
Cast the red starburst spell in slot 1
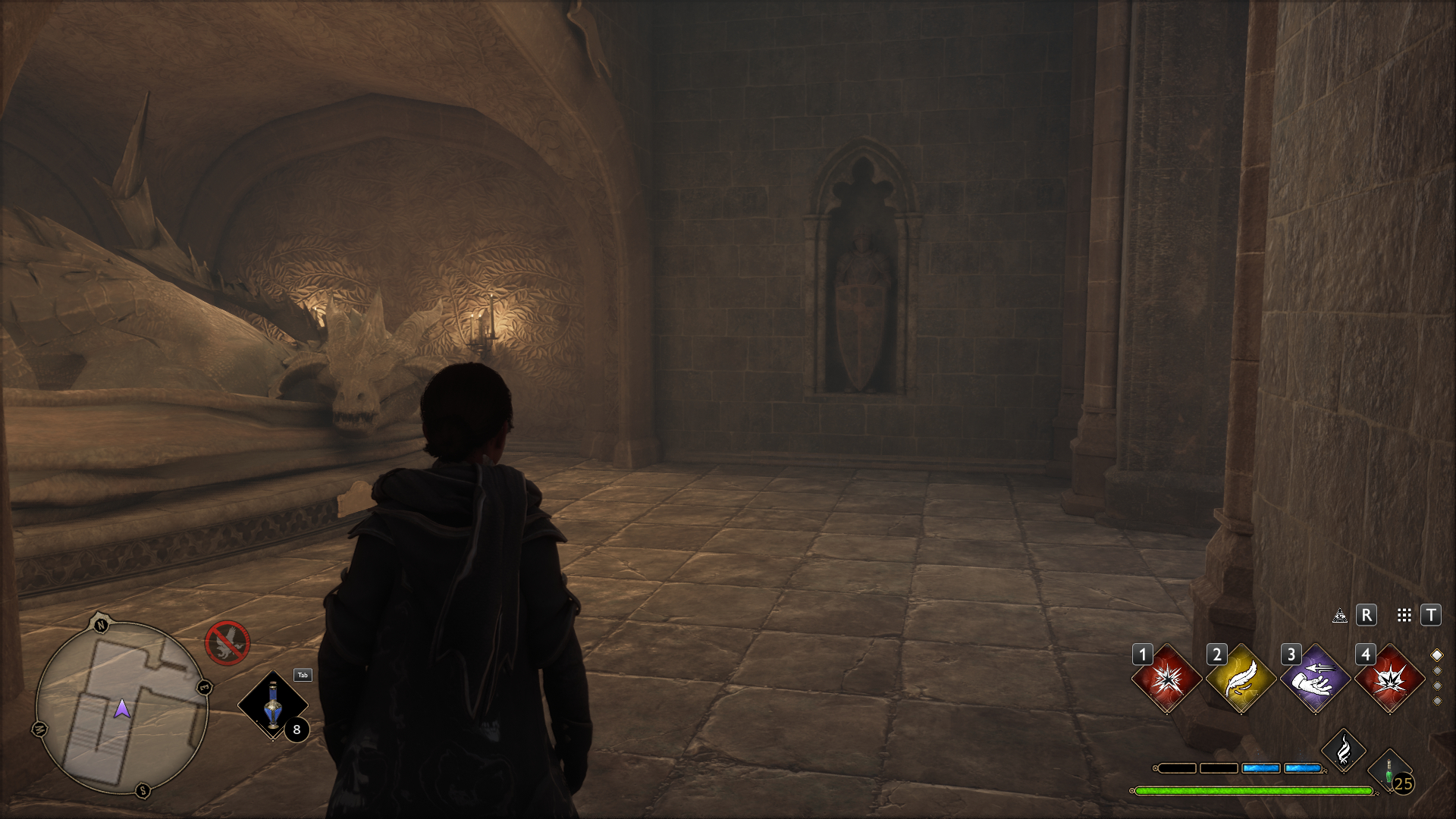pos(1166,679)
